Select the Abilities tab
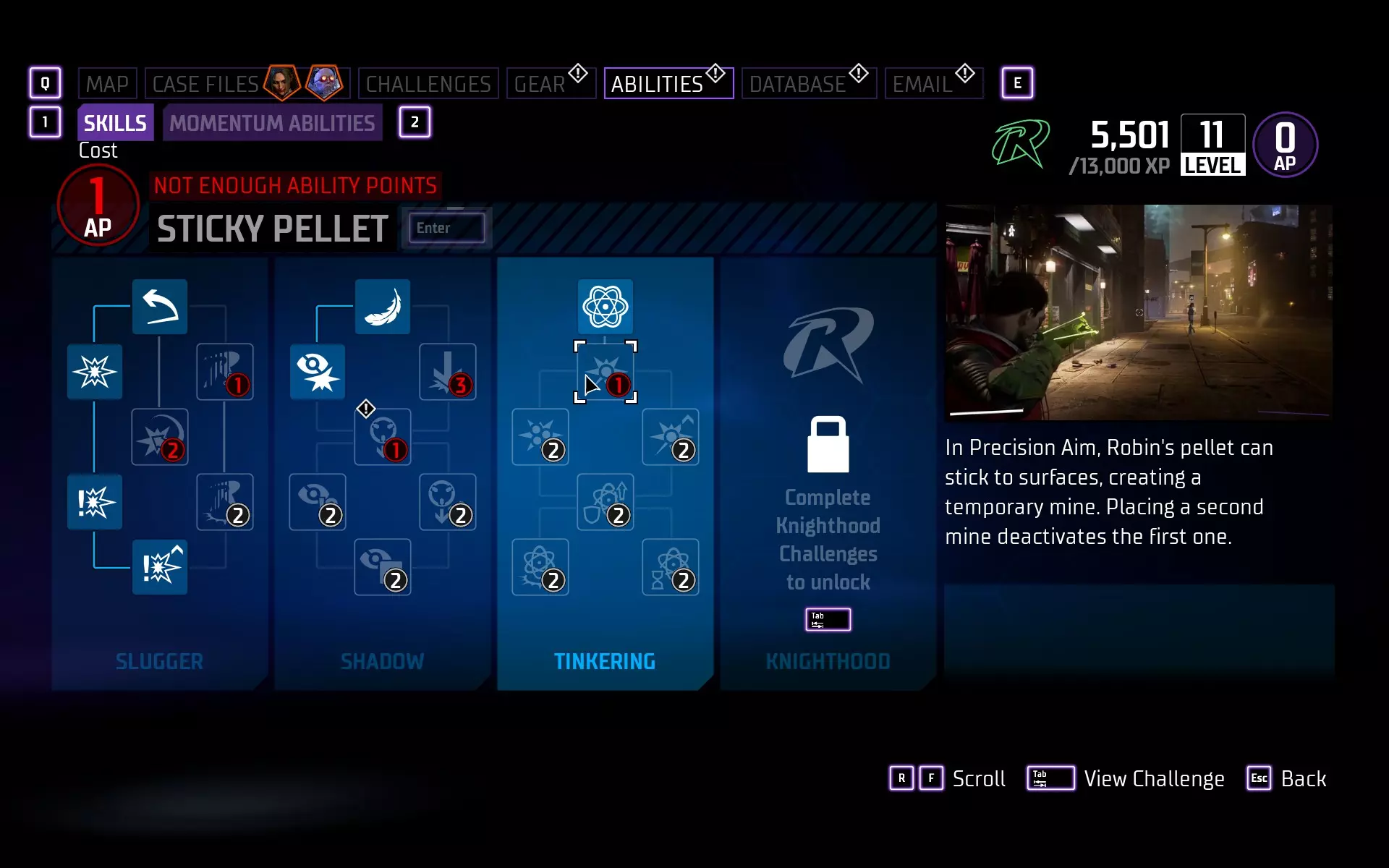The height and width of the screenshot is (868, 1389). click(657, 84)
